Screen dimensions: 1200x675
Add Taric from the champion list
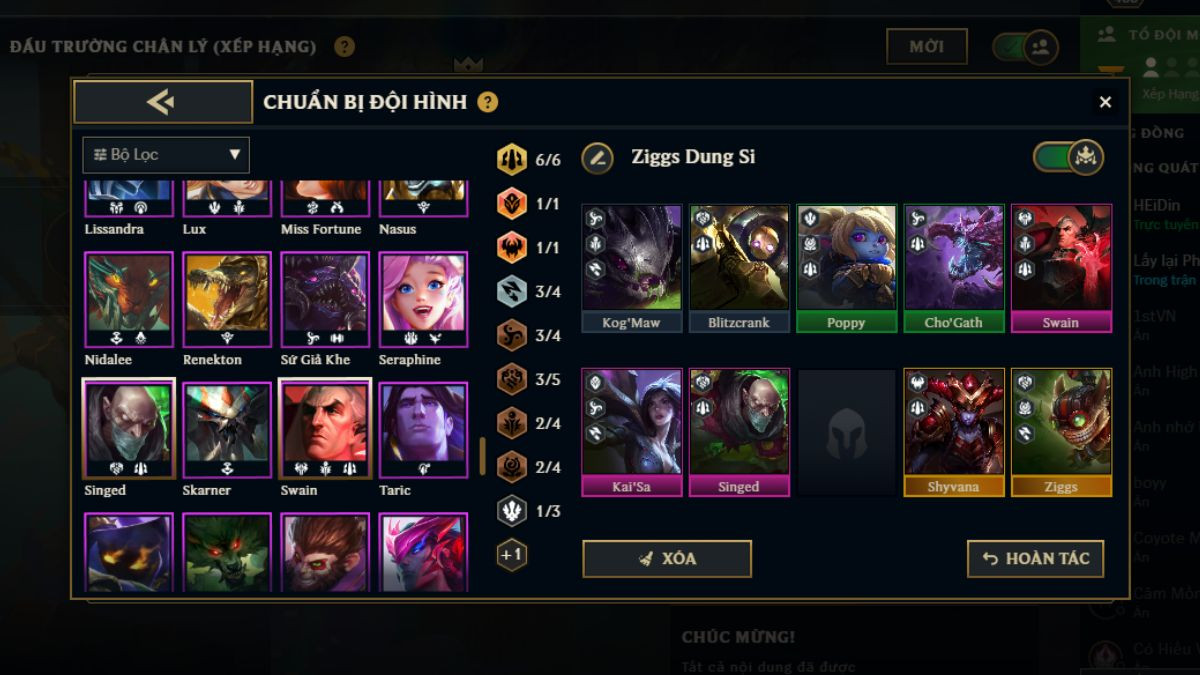click(423, 430)
